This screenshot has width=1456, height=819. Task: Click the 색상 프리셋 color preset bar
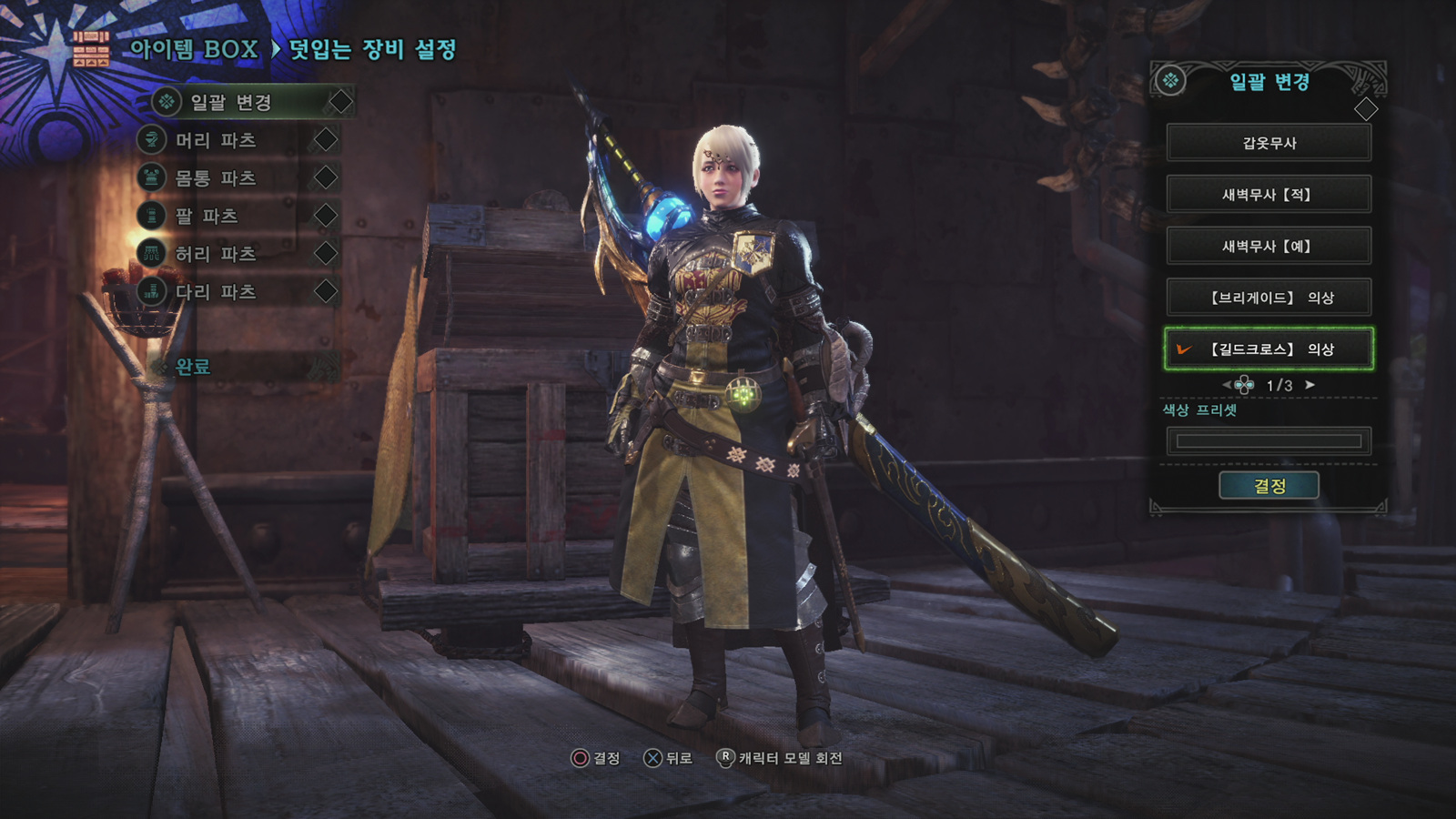click(1269, 440)
